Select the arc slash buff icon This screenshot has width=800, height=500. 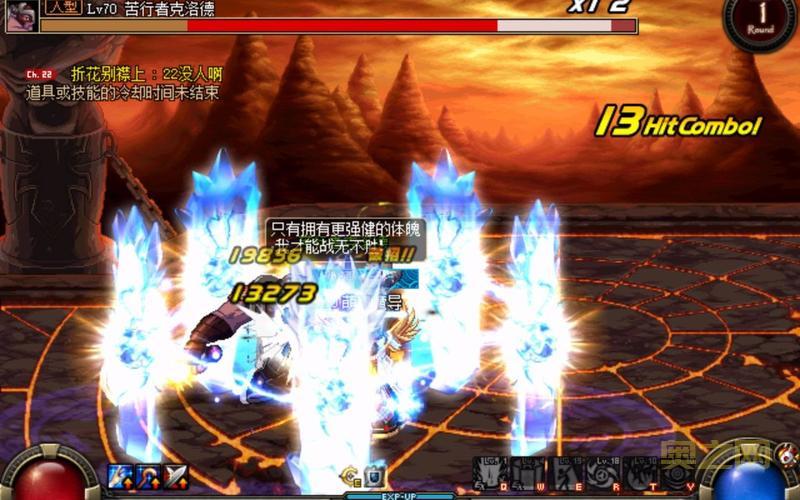pyautogui.click(x=149, y=475)
